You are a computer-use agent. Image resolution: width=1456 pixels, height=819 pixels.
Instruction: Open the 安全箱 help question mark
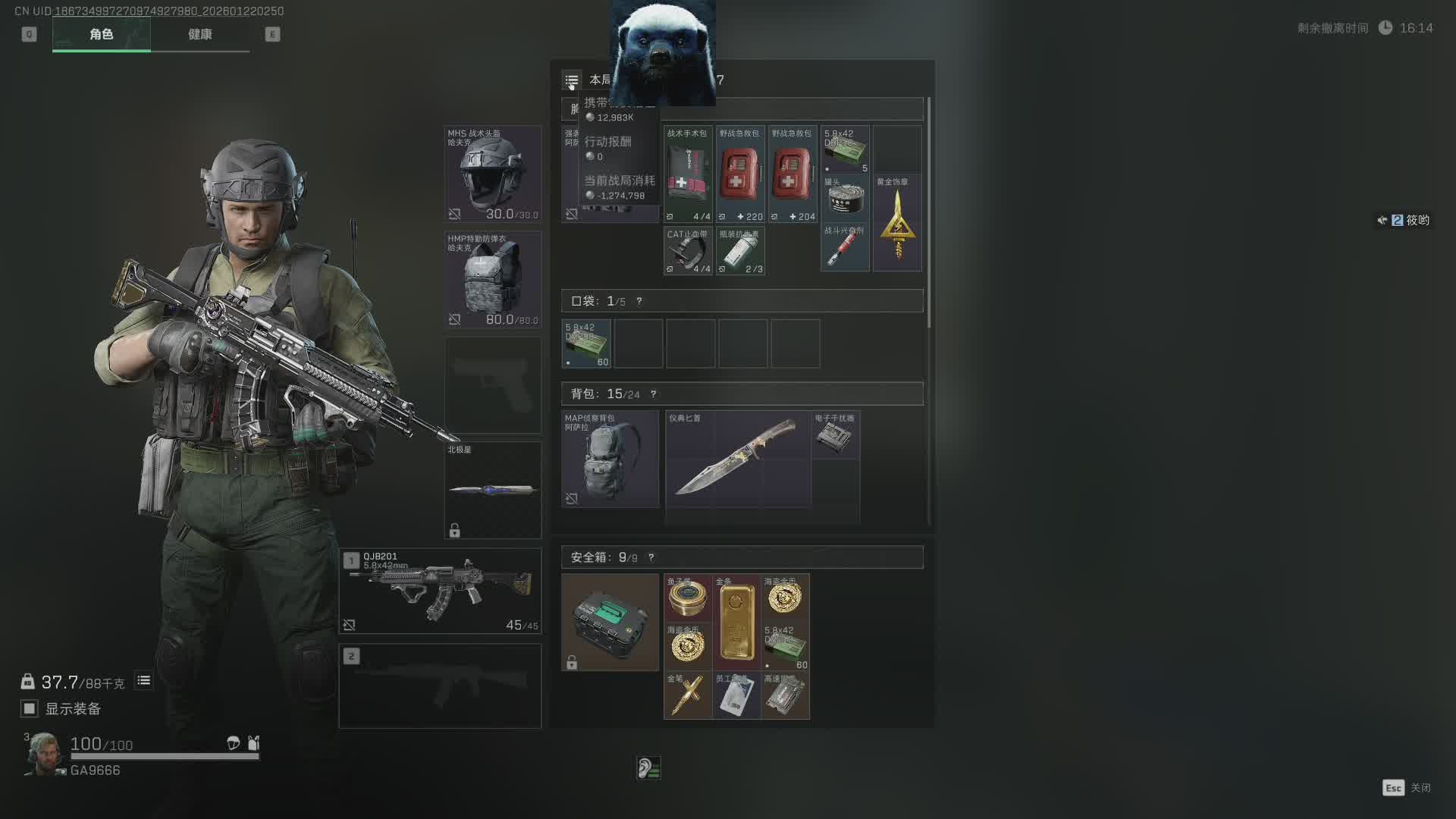[x=651, y=557]
